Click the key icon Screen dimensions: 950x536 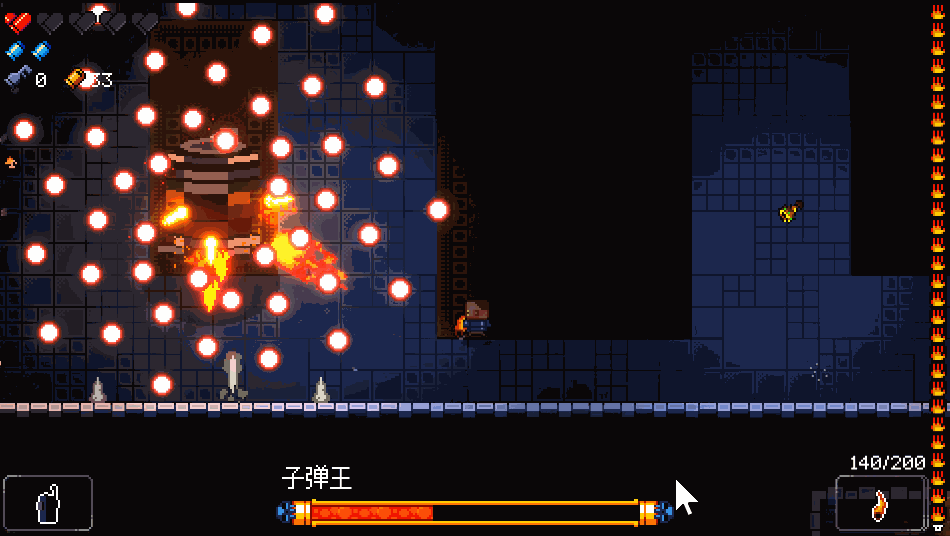pos(18,79)
